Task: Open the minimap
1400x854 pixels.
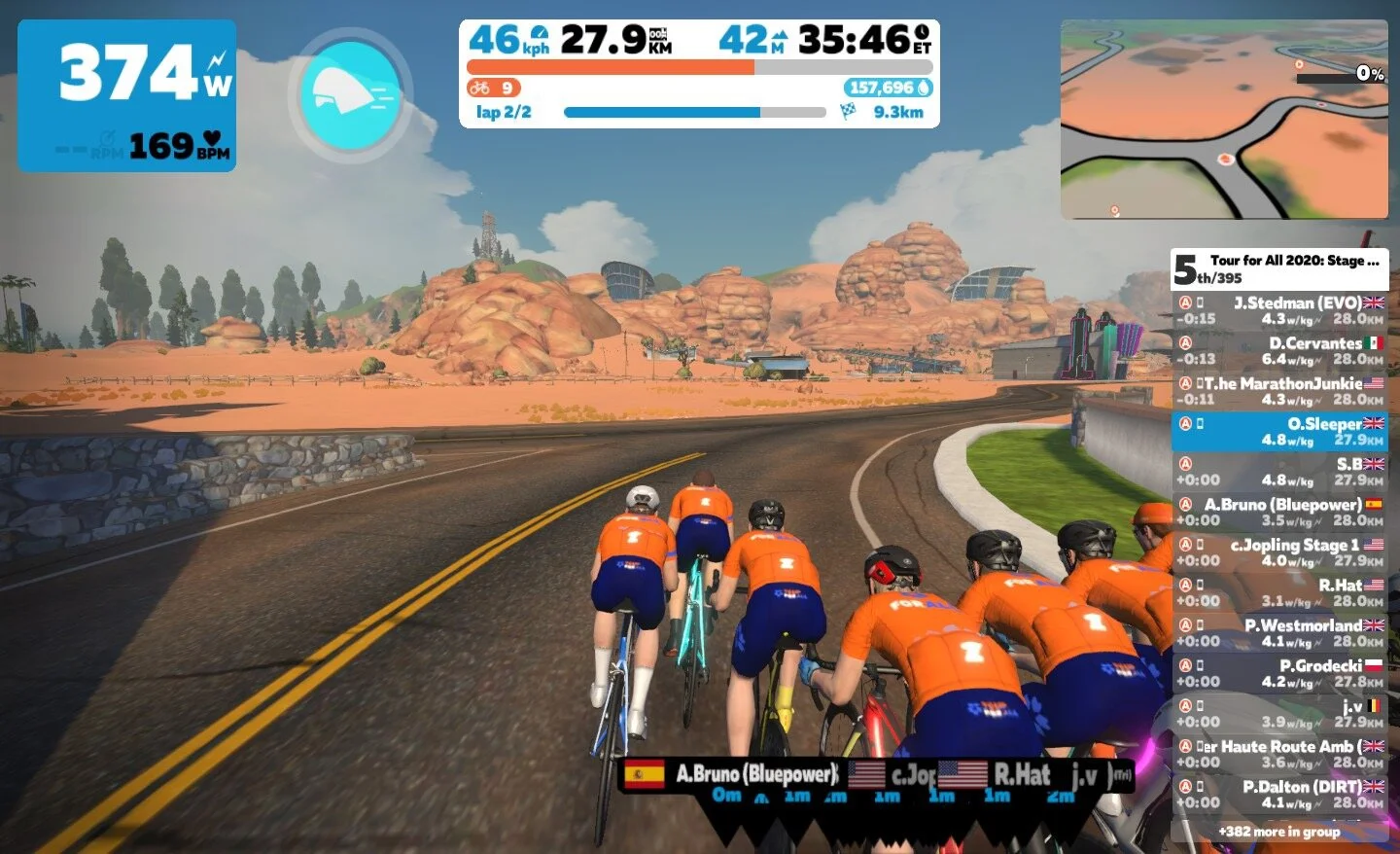Action: pyautogui.click(x=1224, y=120)
